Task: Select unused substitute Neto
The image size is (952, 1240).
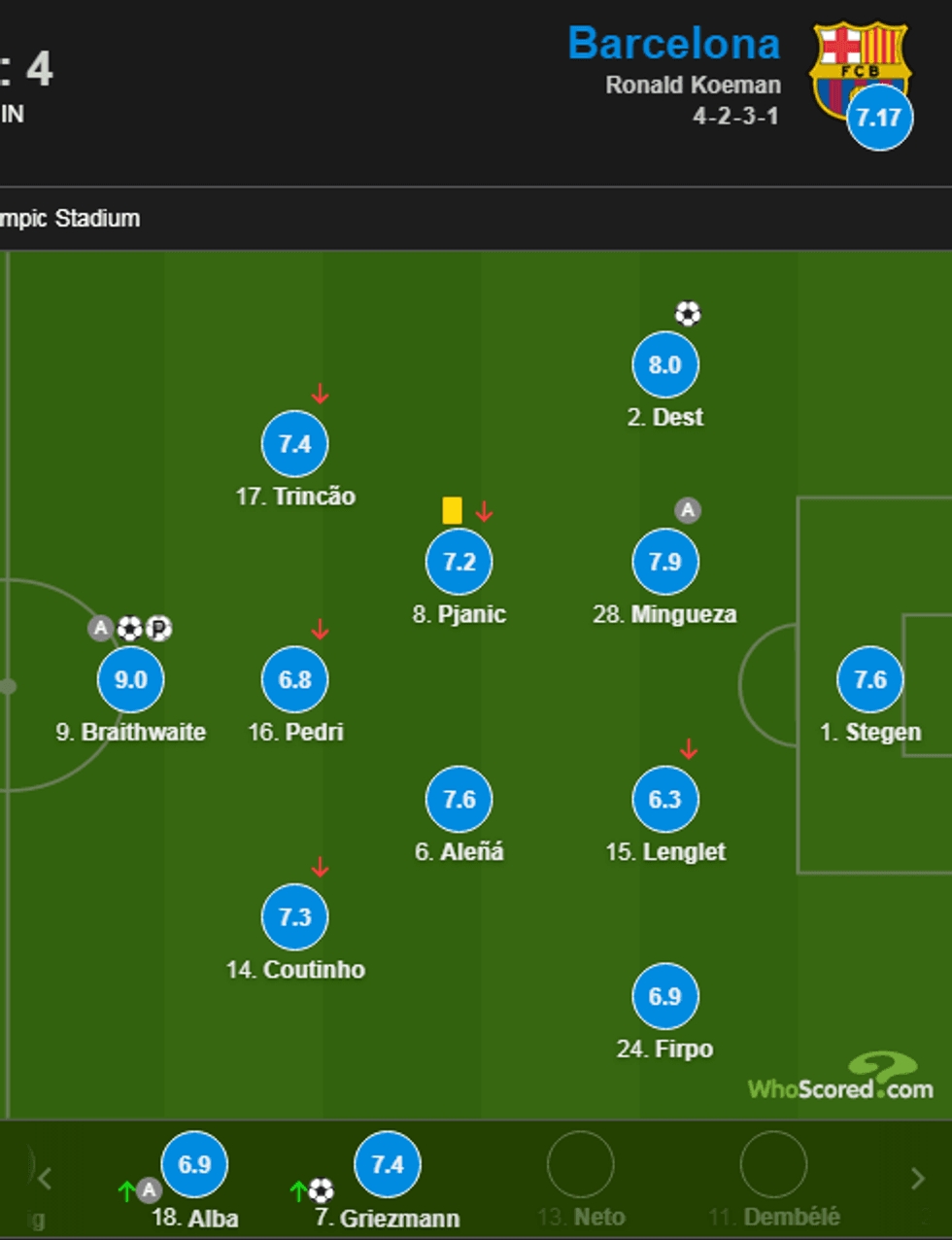Action: 581,1164
